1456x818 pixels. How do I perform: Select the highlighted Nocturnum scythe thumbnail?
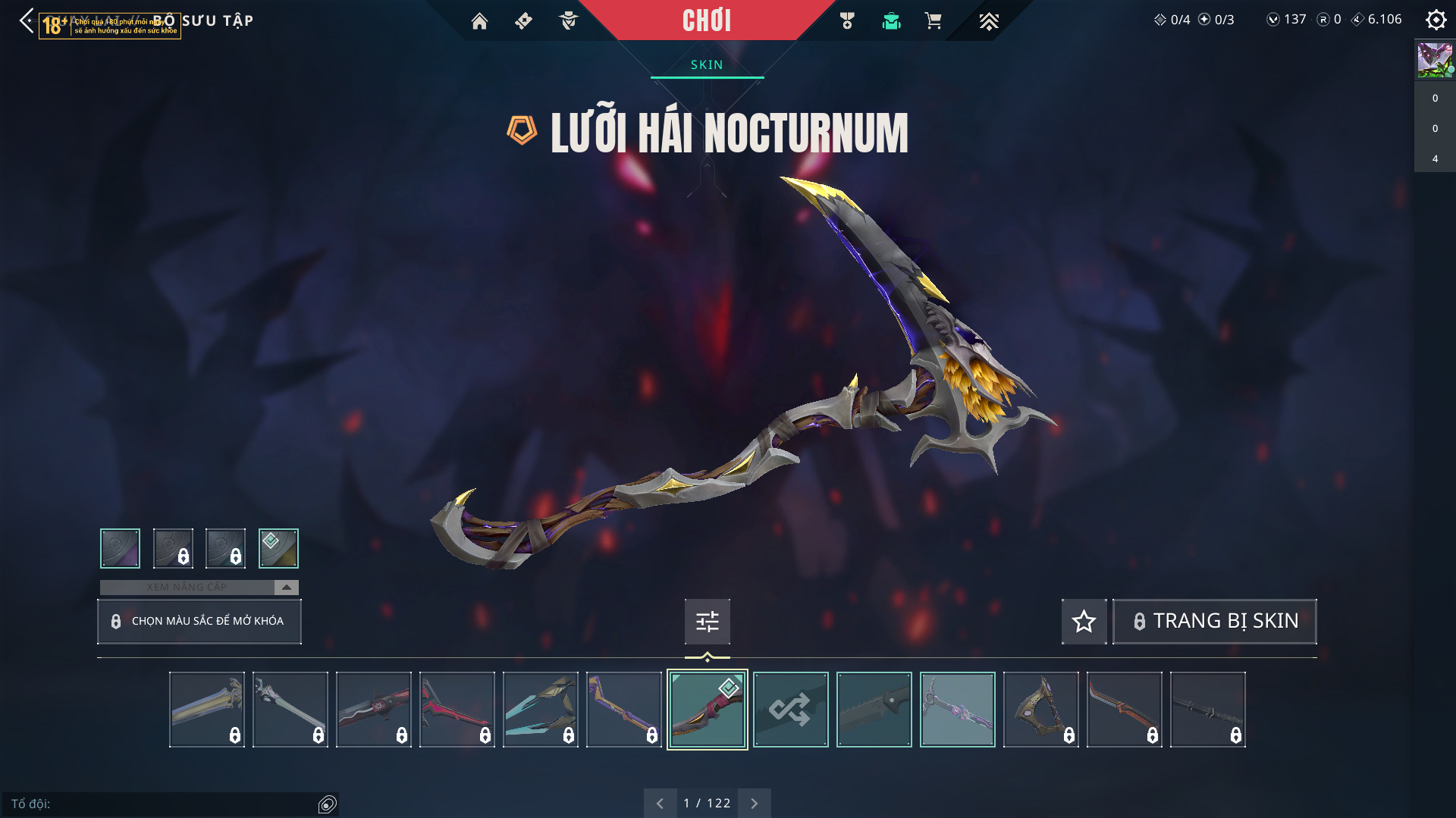(x=707, y=710)
